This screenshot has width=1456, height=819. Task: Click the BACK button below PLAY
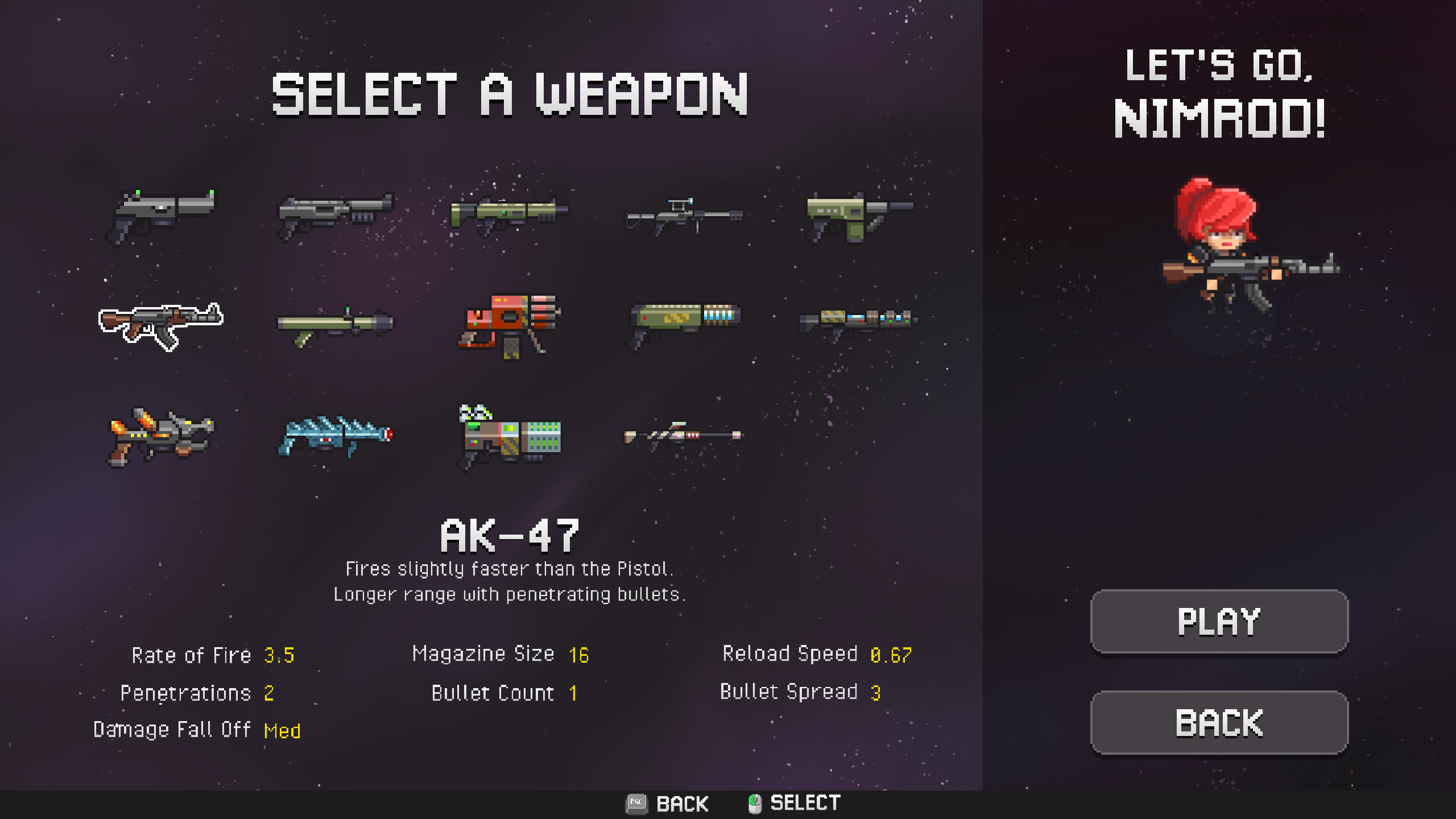click(1218, 723)
